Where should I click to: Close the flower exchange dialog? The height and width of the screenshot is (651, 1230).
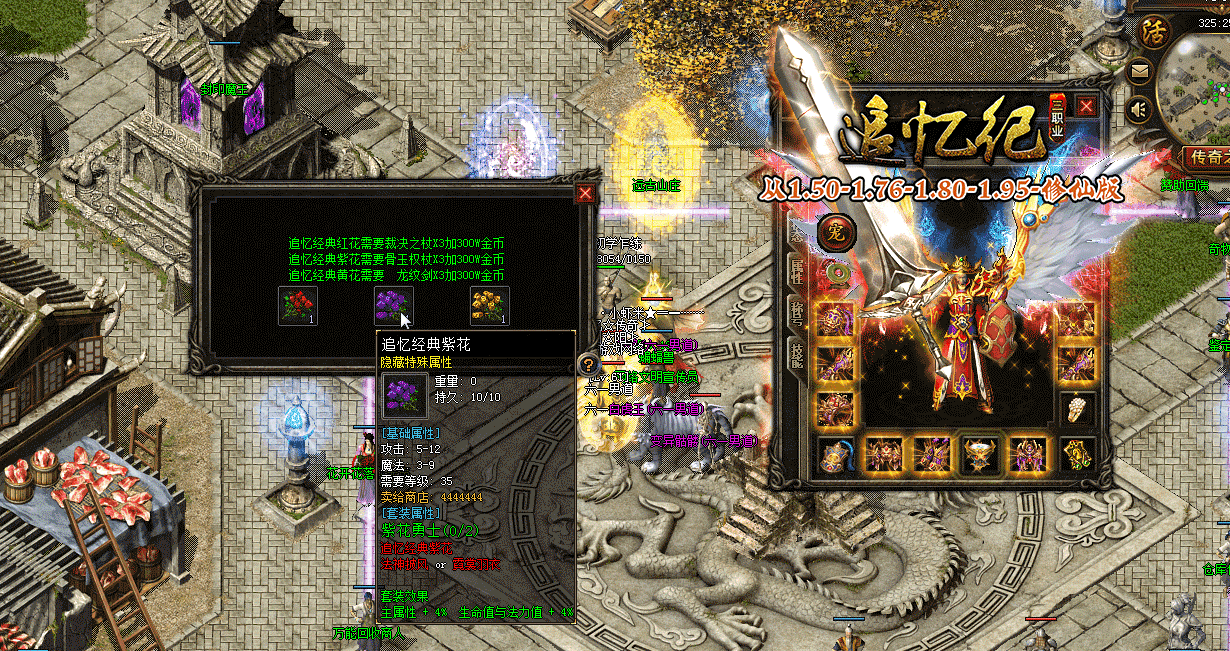(586, 194)
